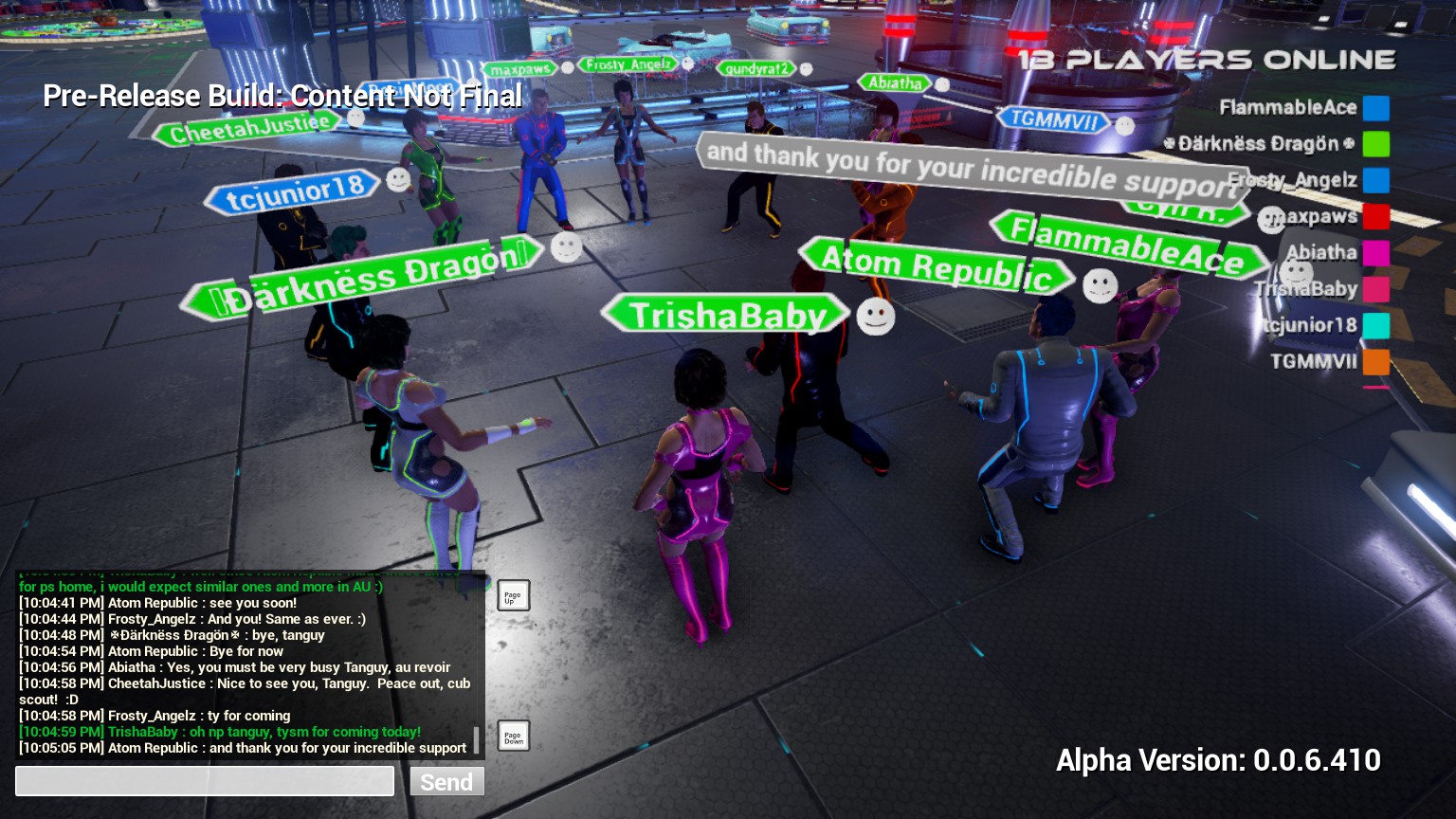Send the chat message
Viewport: 1456px width, 819px height.
(446, 781)
